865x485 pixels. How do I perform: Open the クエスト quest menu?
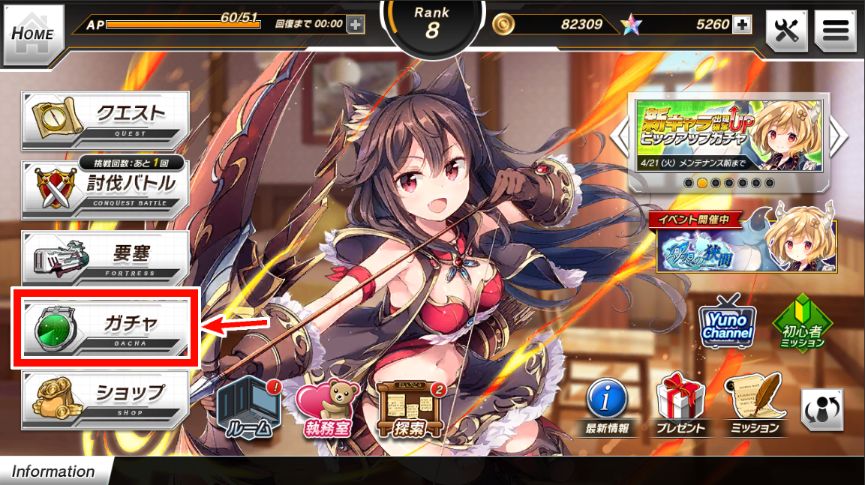point(105,119)
